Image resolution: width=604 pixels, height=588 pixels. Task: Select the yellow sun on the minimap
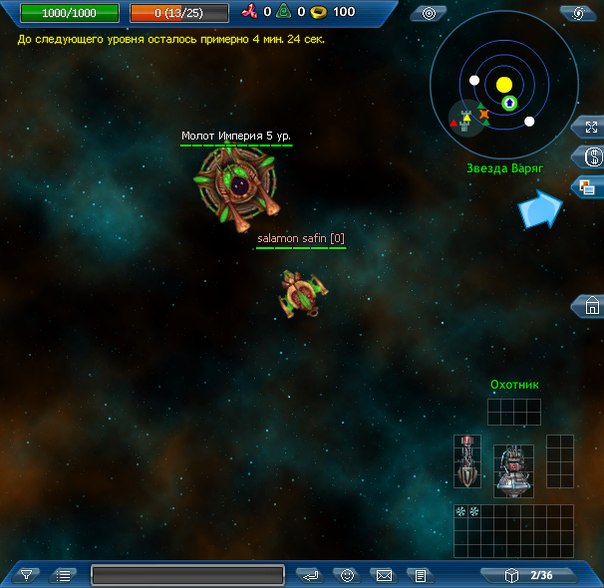pos(504,85)
